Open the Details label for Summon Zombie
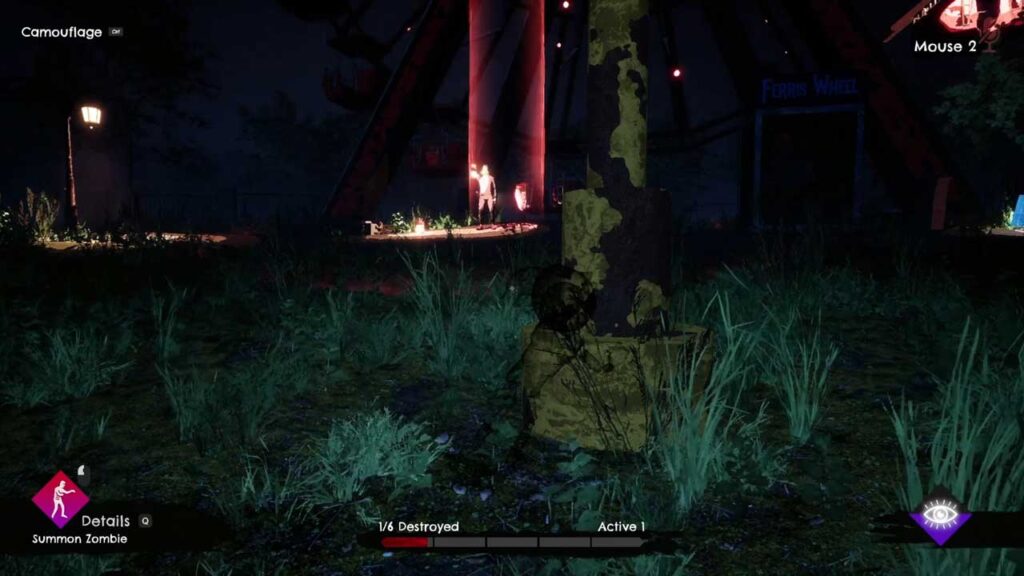1024x576 pixels. pyautogui.click(x=106, y=521)
